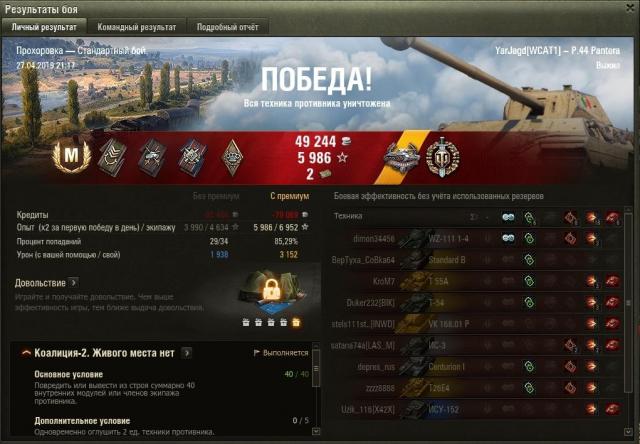
Task: Pick the depres_rus Centurion I row
Action: point(480,368)
